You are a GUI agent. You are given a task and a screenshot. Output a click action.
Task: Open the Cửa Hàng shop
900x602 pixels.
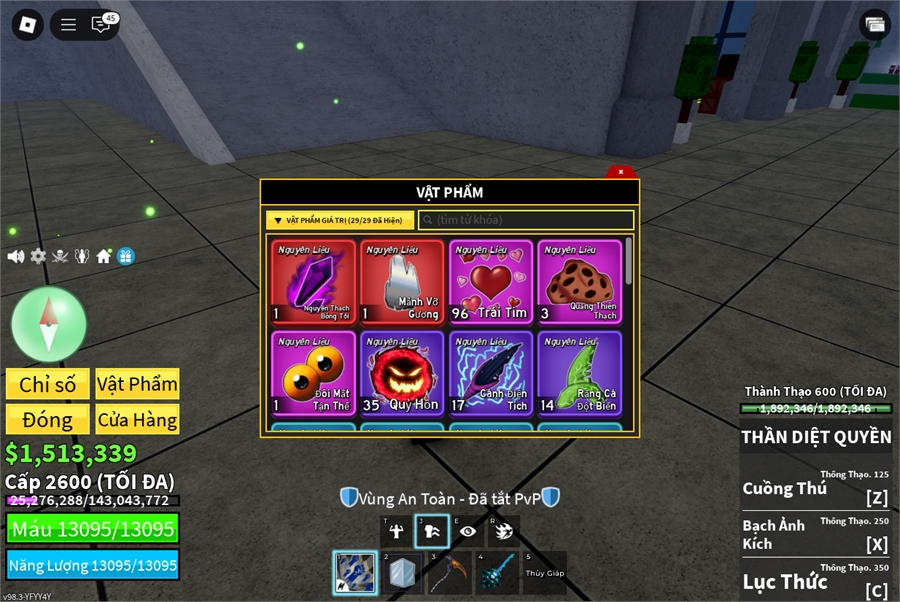coord(137,420)
